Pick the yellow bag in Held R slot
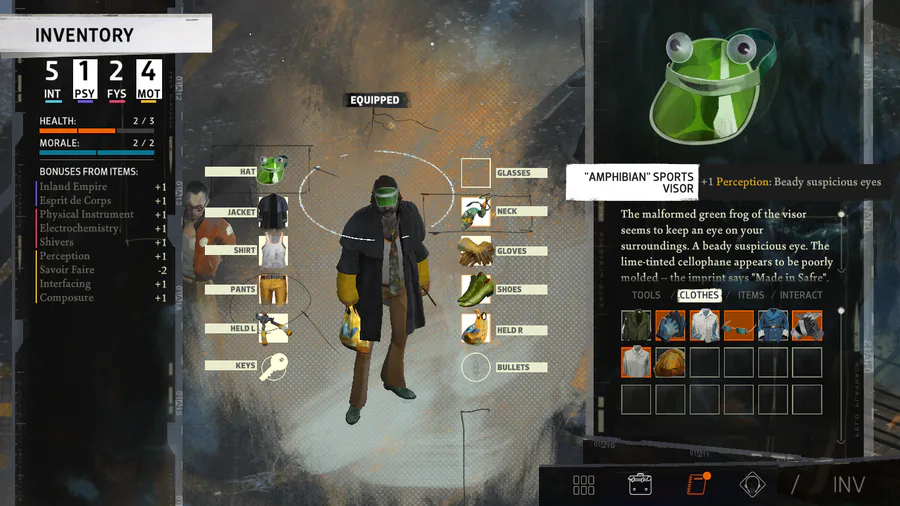The width and height of the screenshot is (900, 506). tap(476, 329)
